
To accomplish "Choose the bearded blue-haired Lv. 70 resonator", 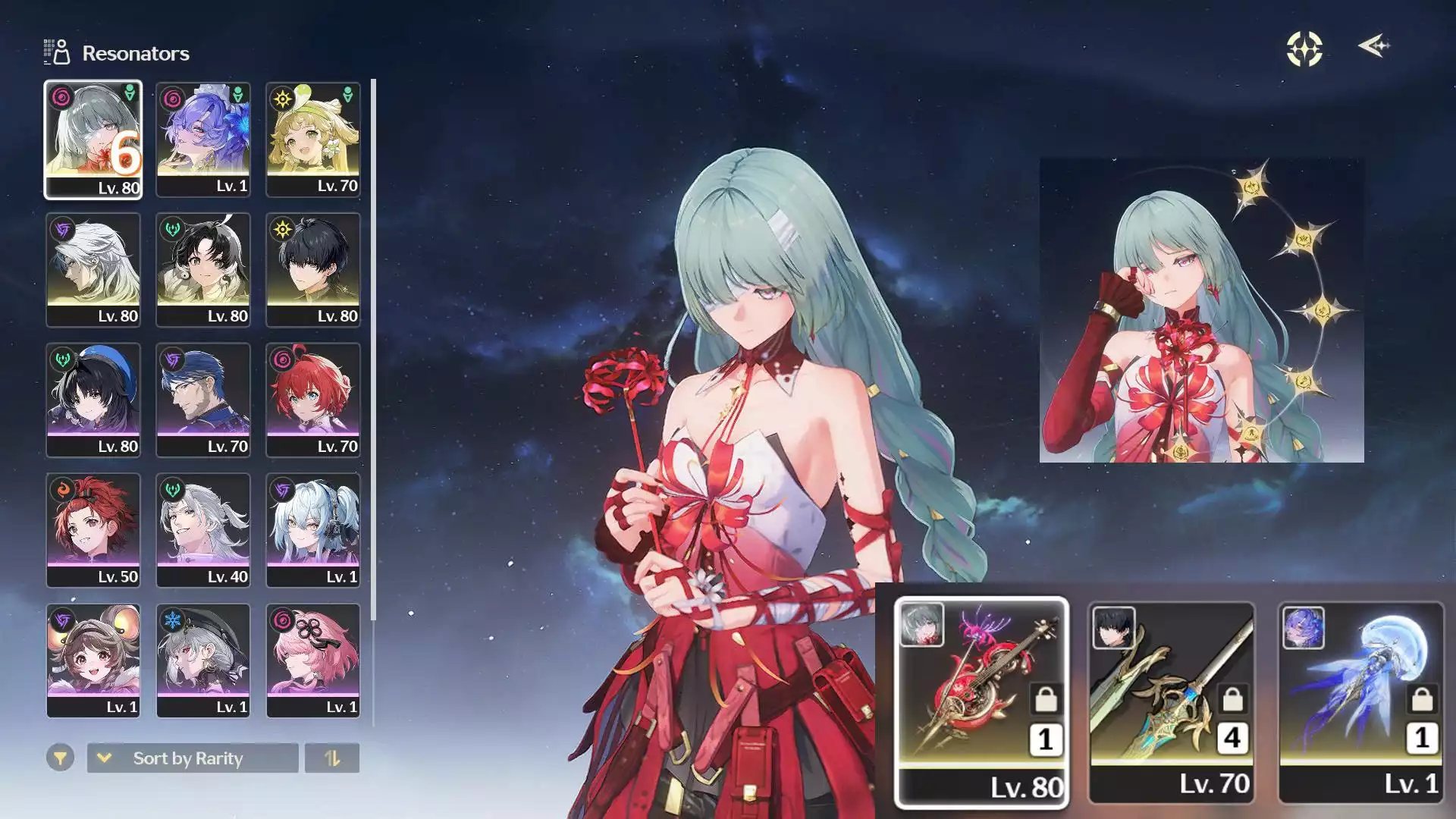I will click(x=203, y=400).
